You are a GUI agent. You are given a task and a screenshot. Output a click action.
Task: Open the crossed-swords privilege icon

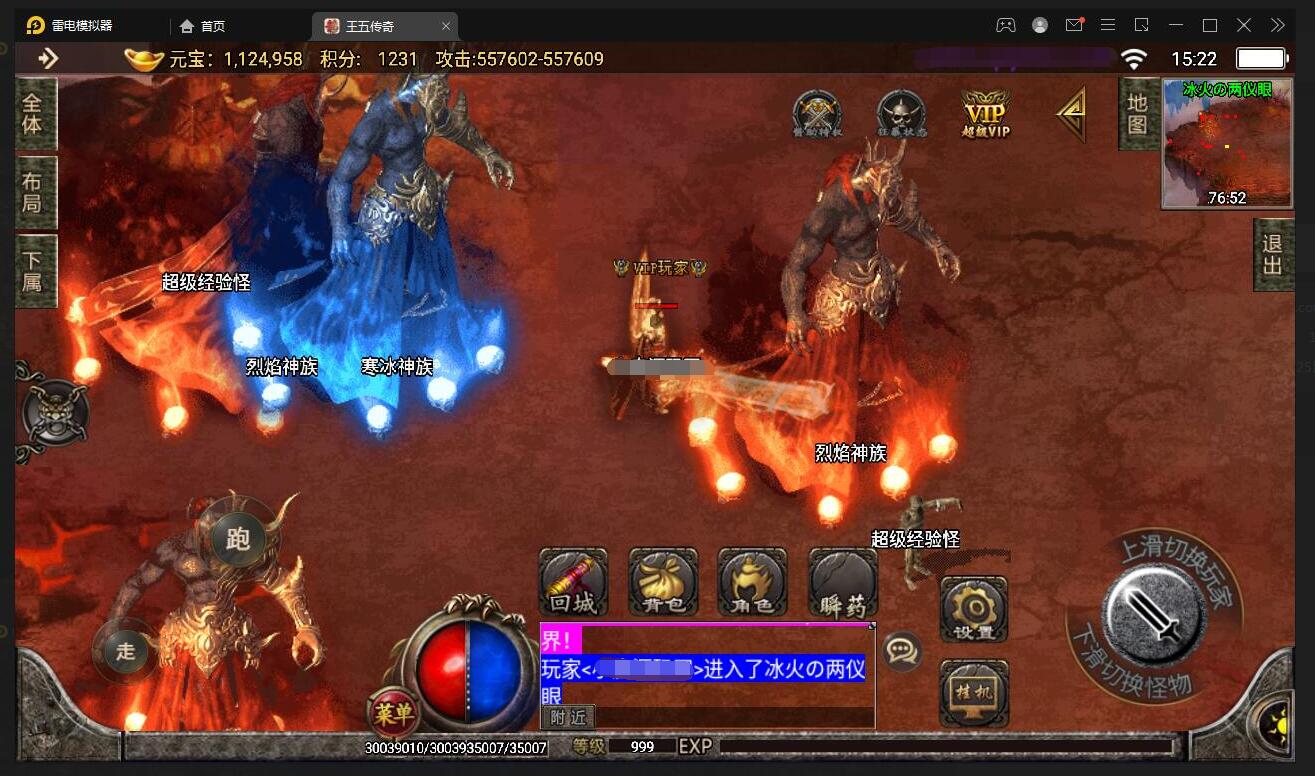coord(817,114)
